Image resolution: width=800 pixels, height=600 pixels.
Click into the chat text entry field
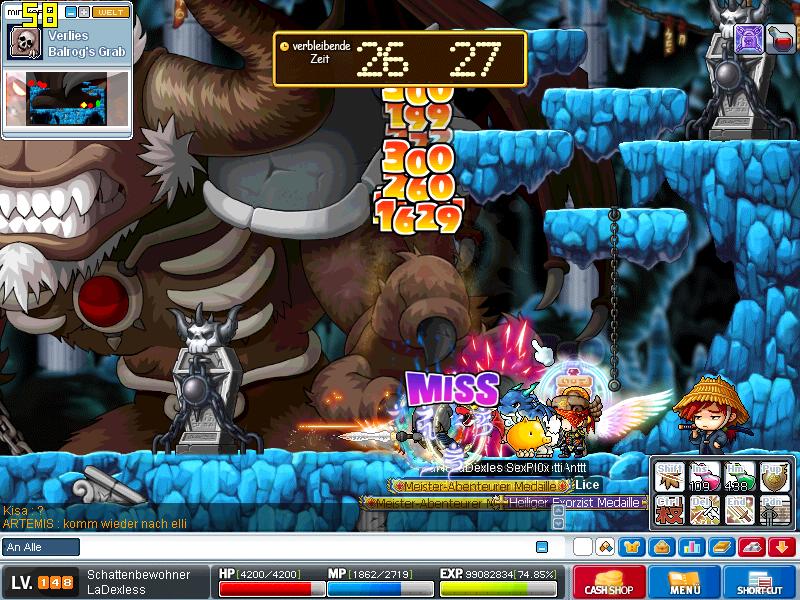[x=300, y=547]
